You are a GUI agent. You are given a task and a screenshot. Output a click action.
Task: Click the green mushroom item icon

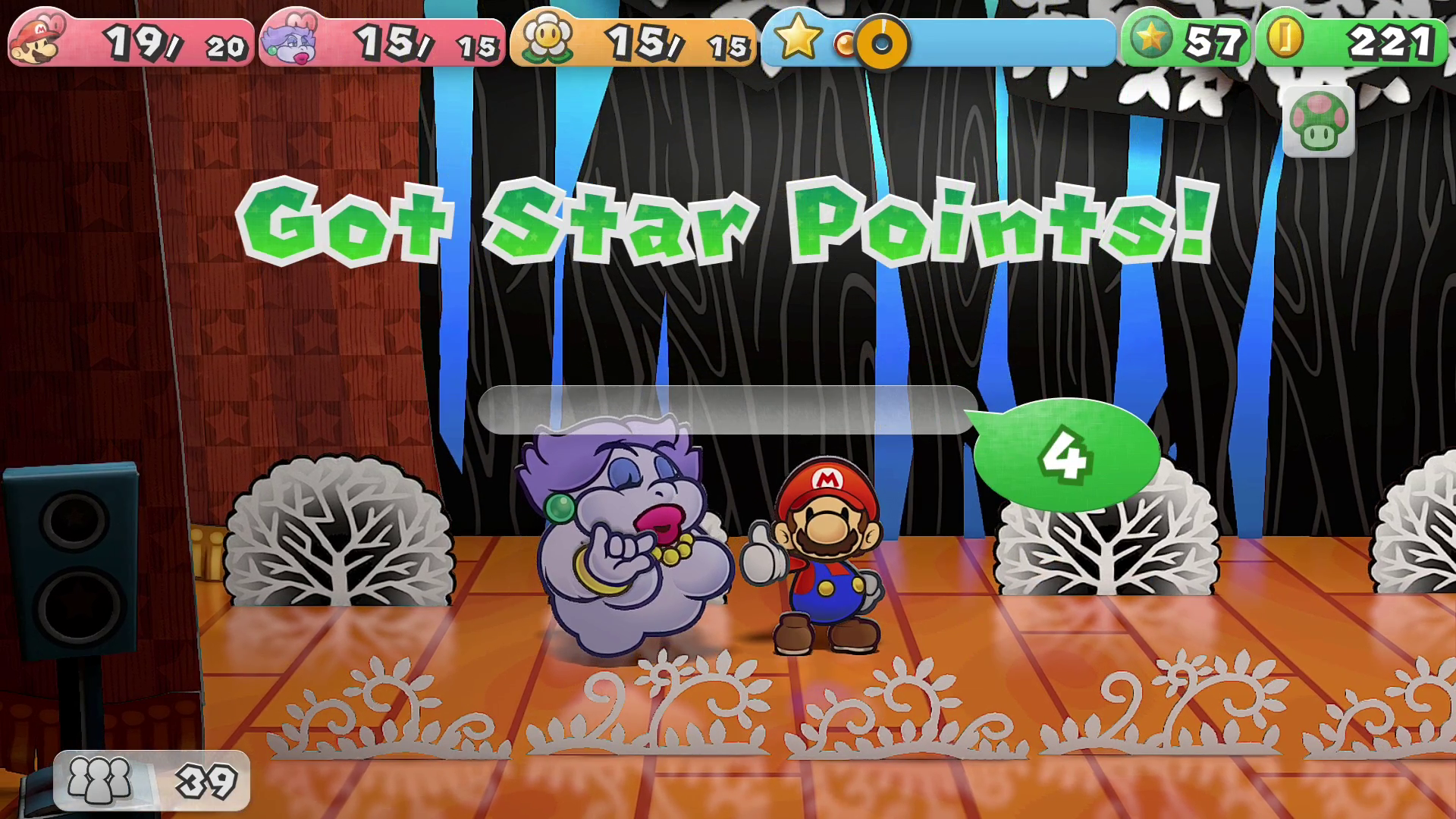(1318, 121)
